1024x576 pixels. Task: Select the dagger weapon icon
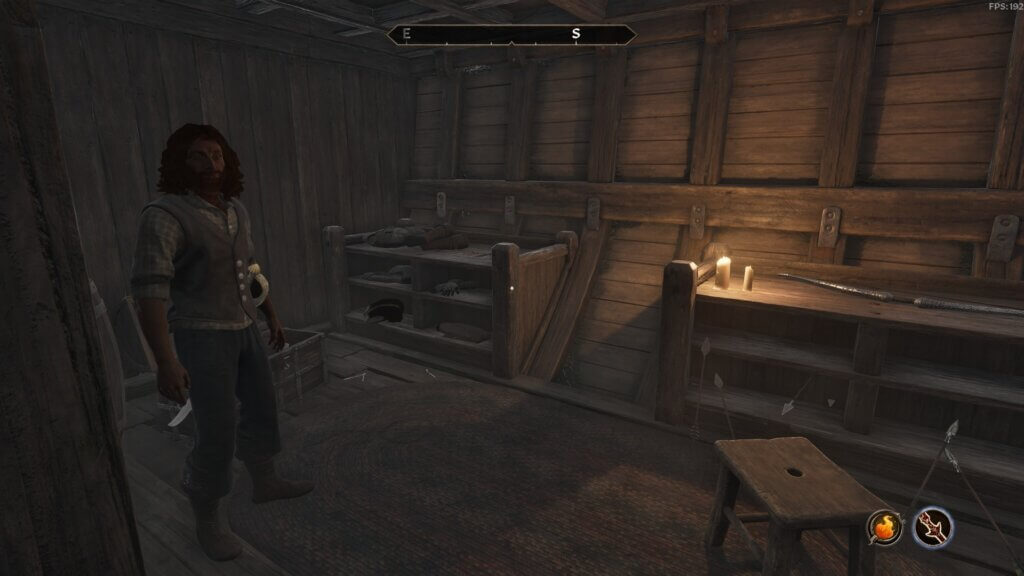(x=932, y=526)
